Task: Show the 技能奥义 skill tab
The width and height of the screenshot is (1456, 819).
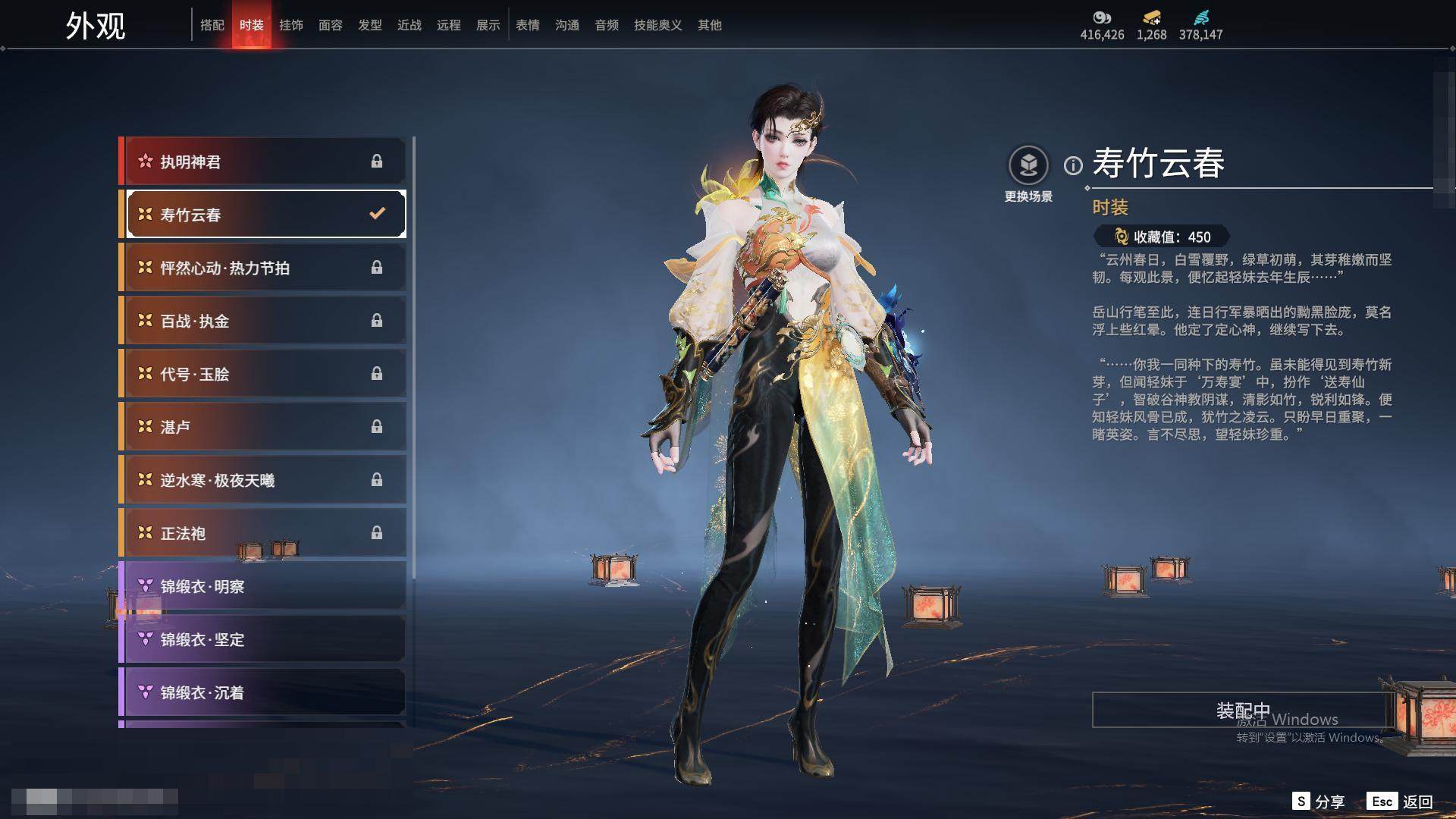Action: coord(657,25)
